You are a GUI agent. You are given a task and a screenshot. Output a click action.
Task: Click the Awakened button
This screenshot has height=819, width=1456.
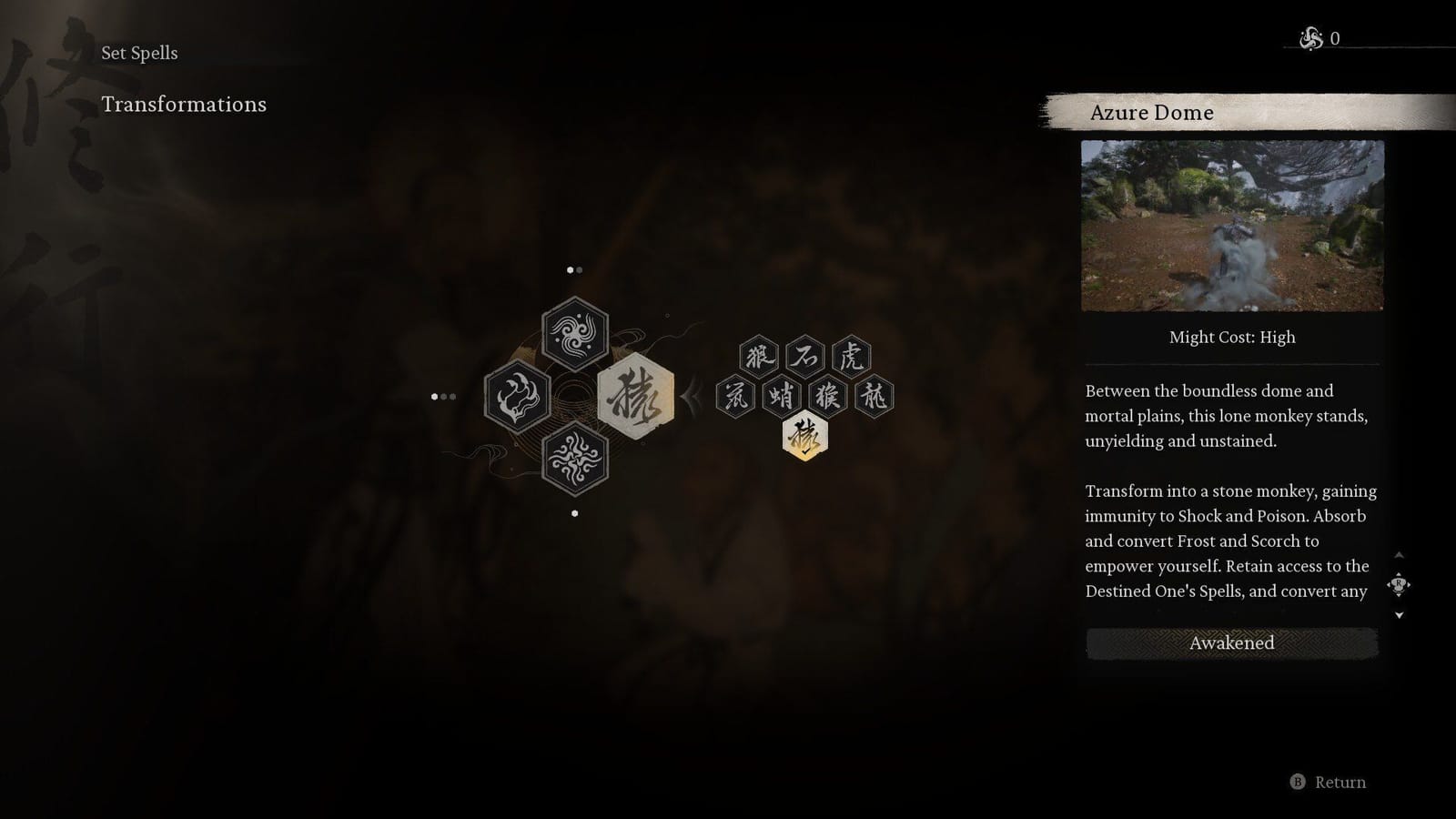[1230, 643]
